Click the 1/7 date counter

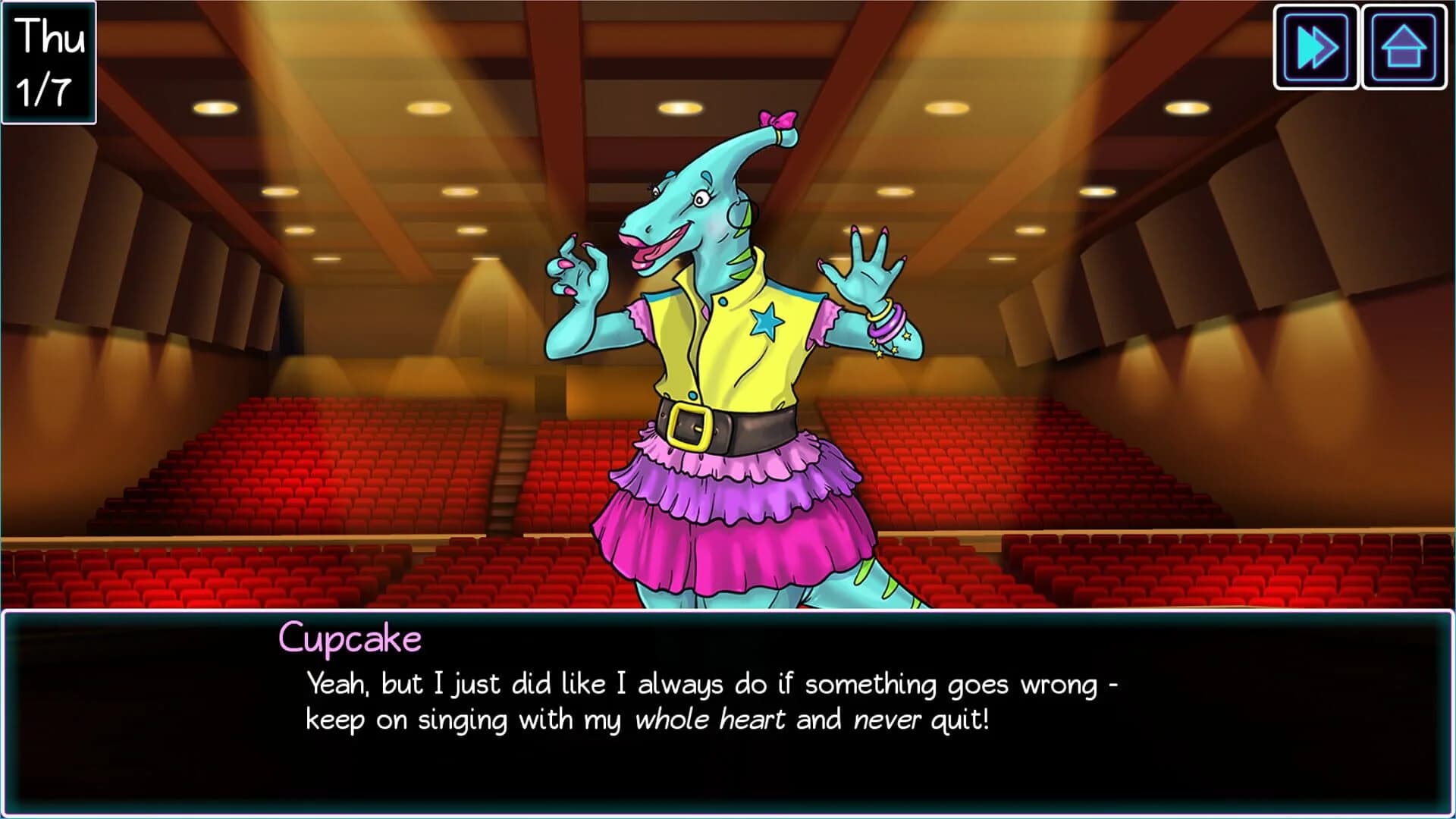pos(45,87)
